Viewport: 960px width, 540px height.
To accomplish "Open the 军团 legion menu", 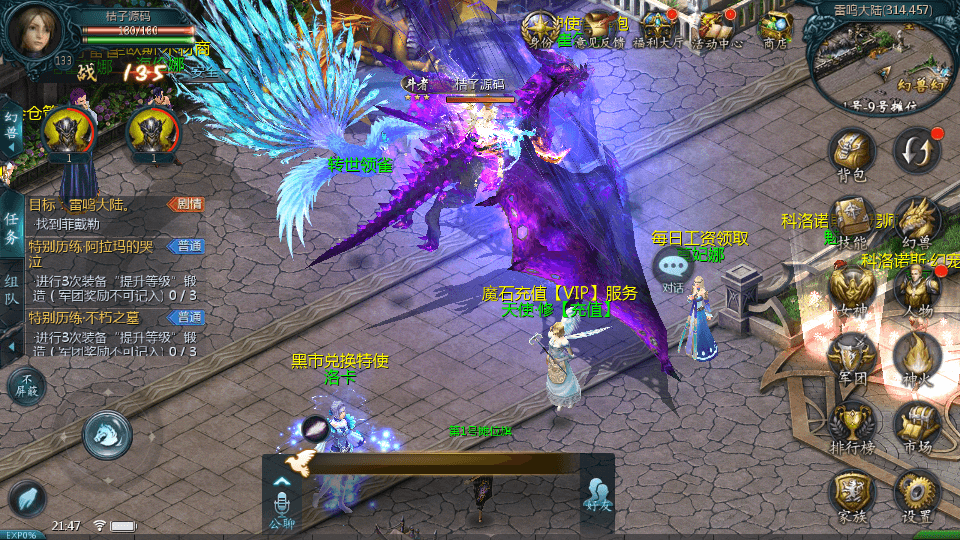I will [x=852, y=356].
